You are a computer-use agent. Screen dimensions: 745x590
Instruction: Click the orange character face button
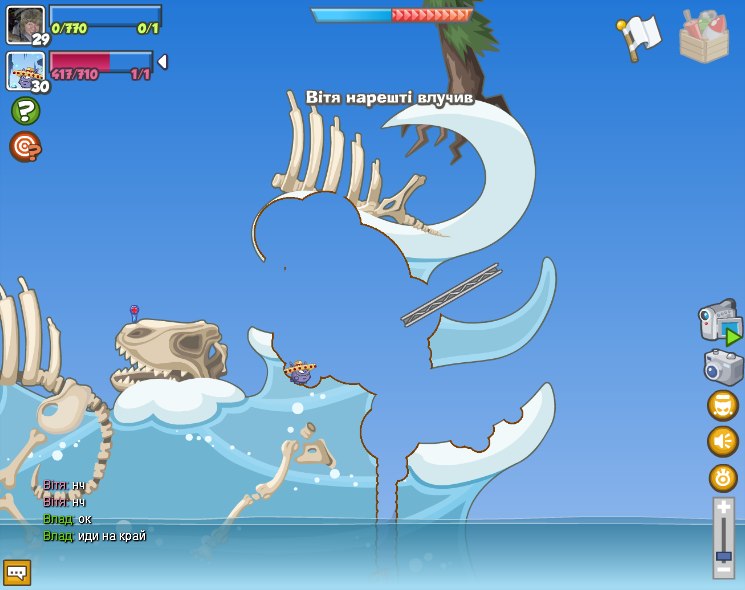723,406
